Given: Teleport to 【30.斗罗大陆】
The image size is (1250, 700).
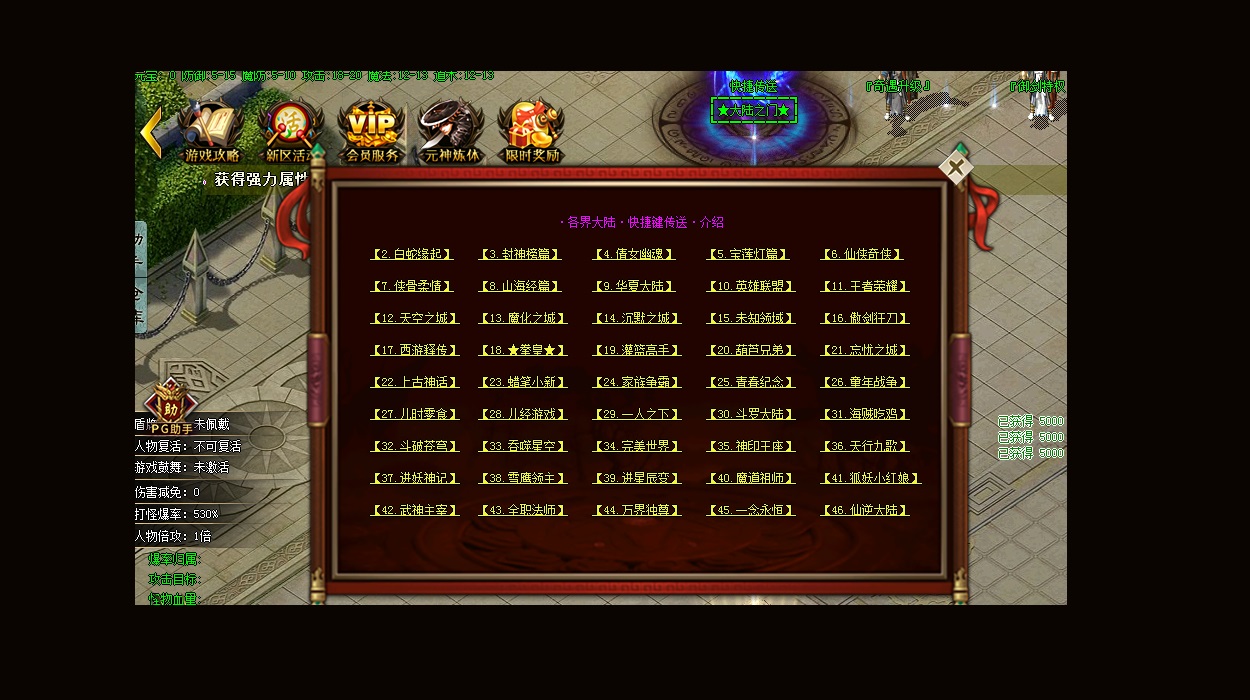Looking at the screenshot, I should (751, 414).
